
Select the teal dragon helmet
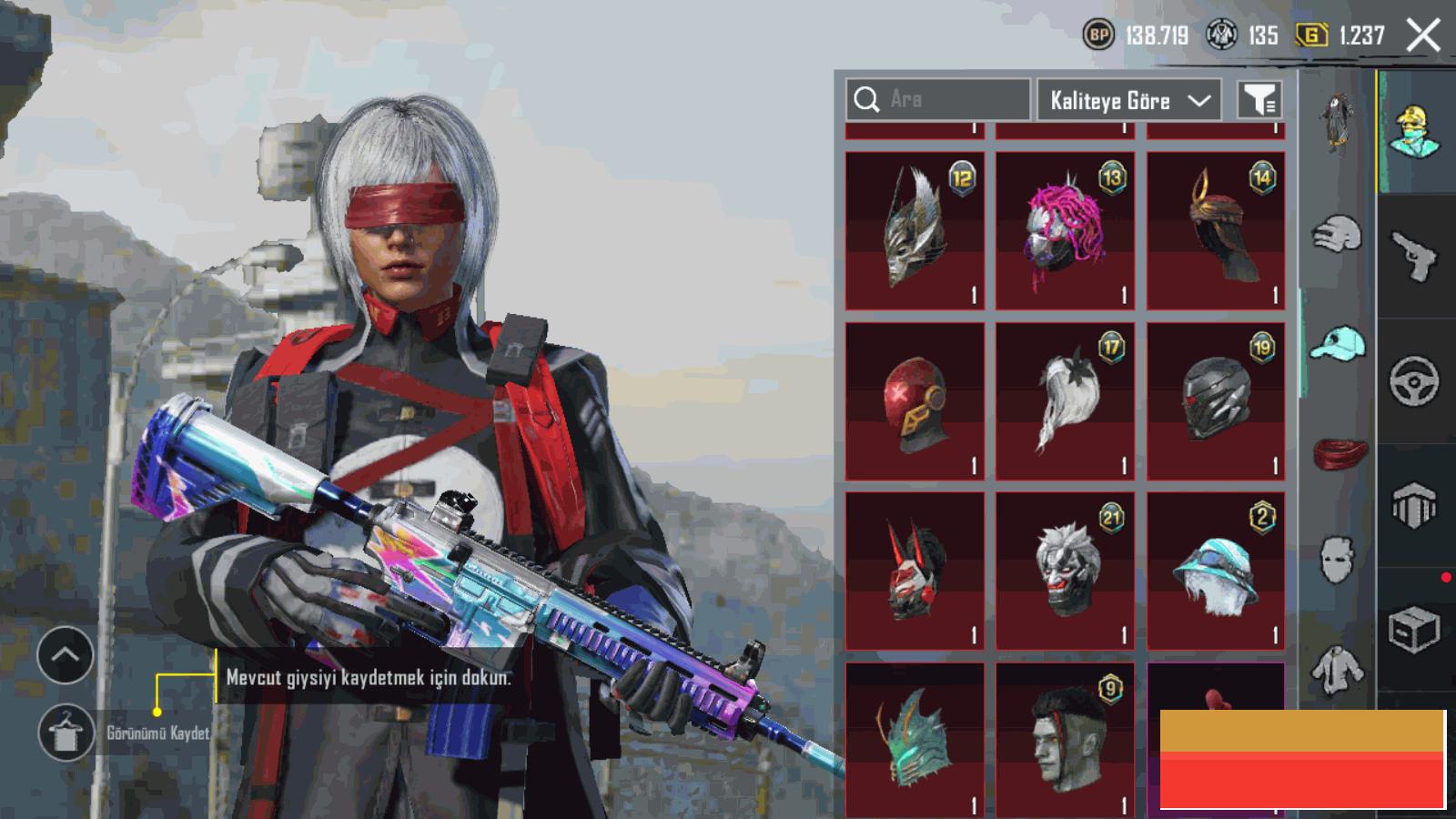click(915, 739)
